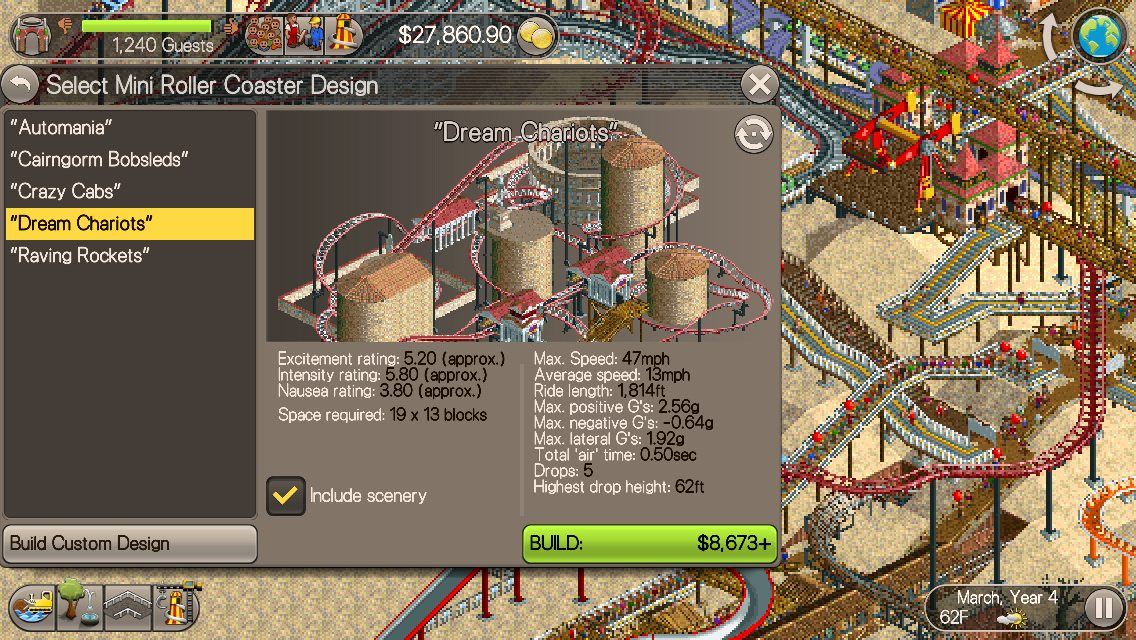Viewport: 1136px width, 640px height.
Task: Close the design selection window
Action: point(760,85)
